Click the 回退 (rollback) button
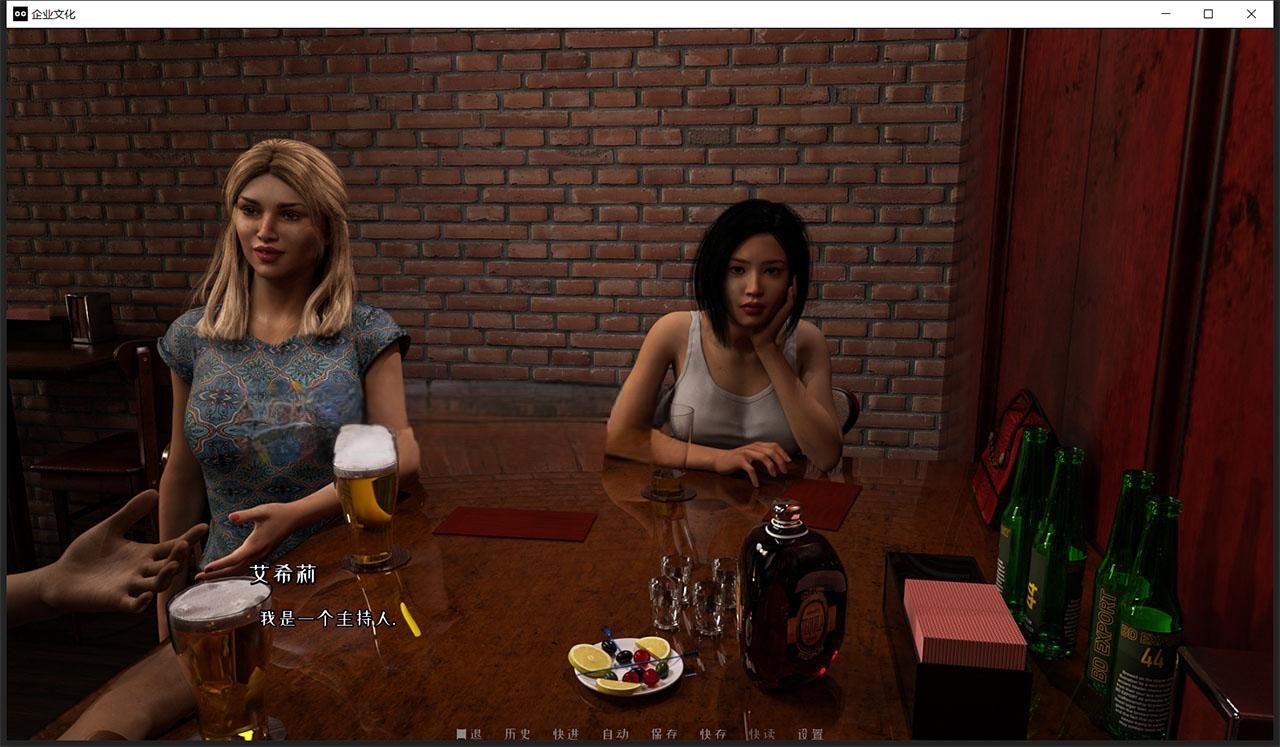The image size is (1280, 747). (469, 734)
